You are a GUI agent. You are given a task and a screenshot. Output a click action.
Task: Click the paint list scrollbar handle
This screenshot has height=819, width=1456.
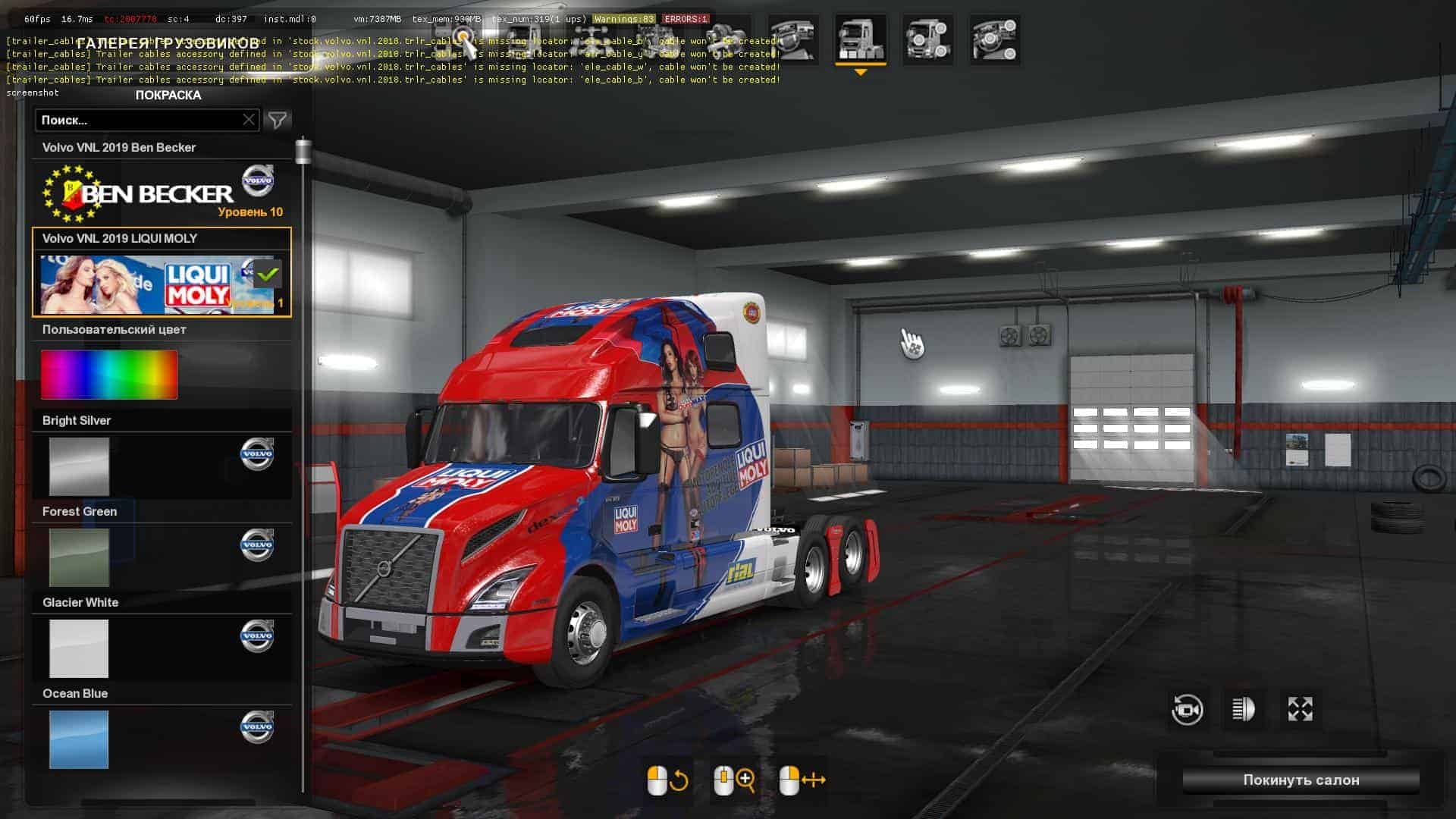point(303,151)
